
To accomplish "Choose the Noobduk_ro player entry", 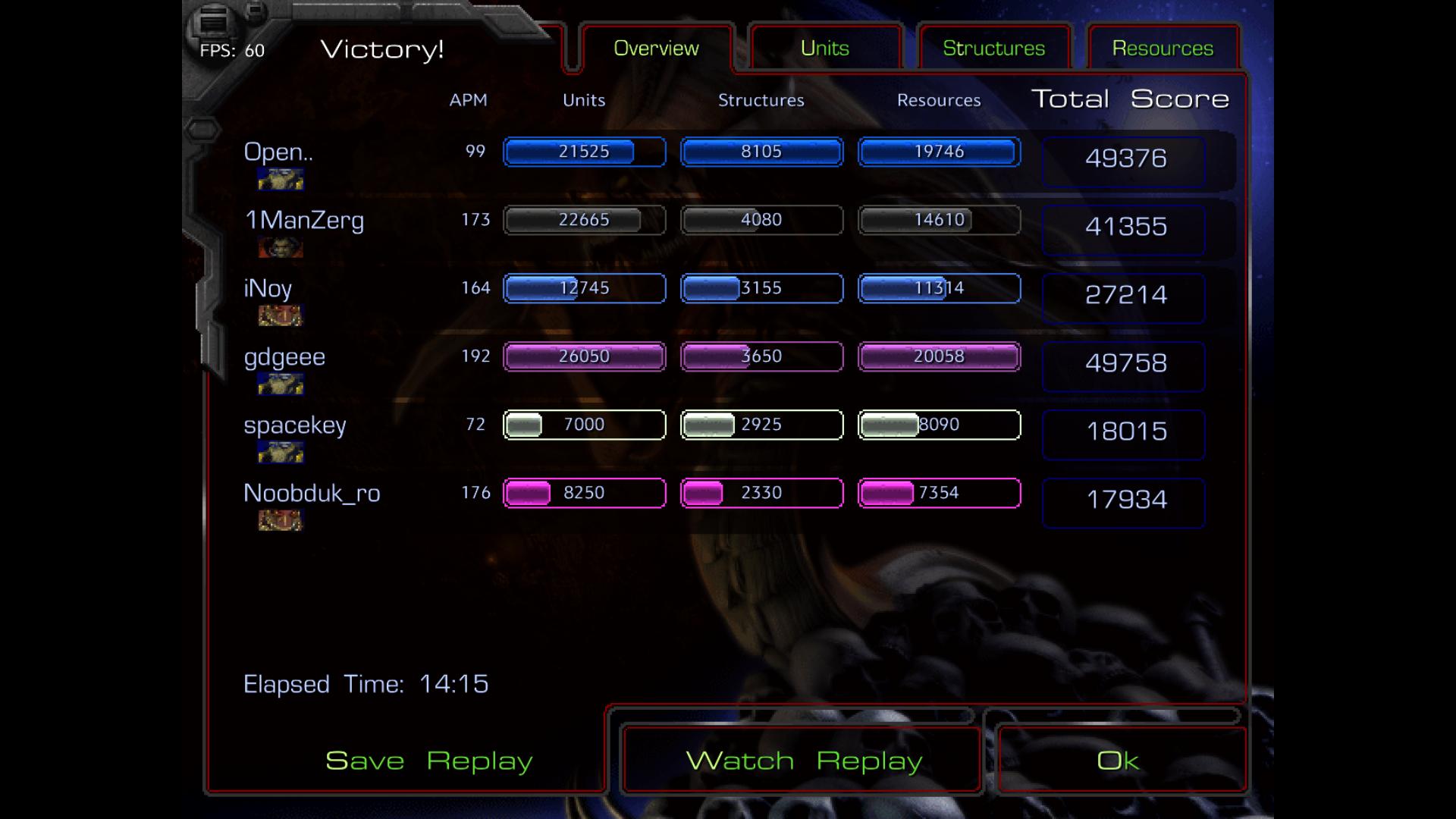I will (x=312, y=494).
